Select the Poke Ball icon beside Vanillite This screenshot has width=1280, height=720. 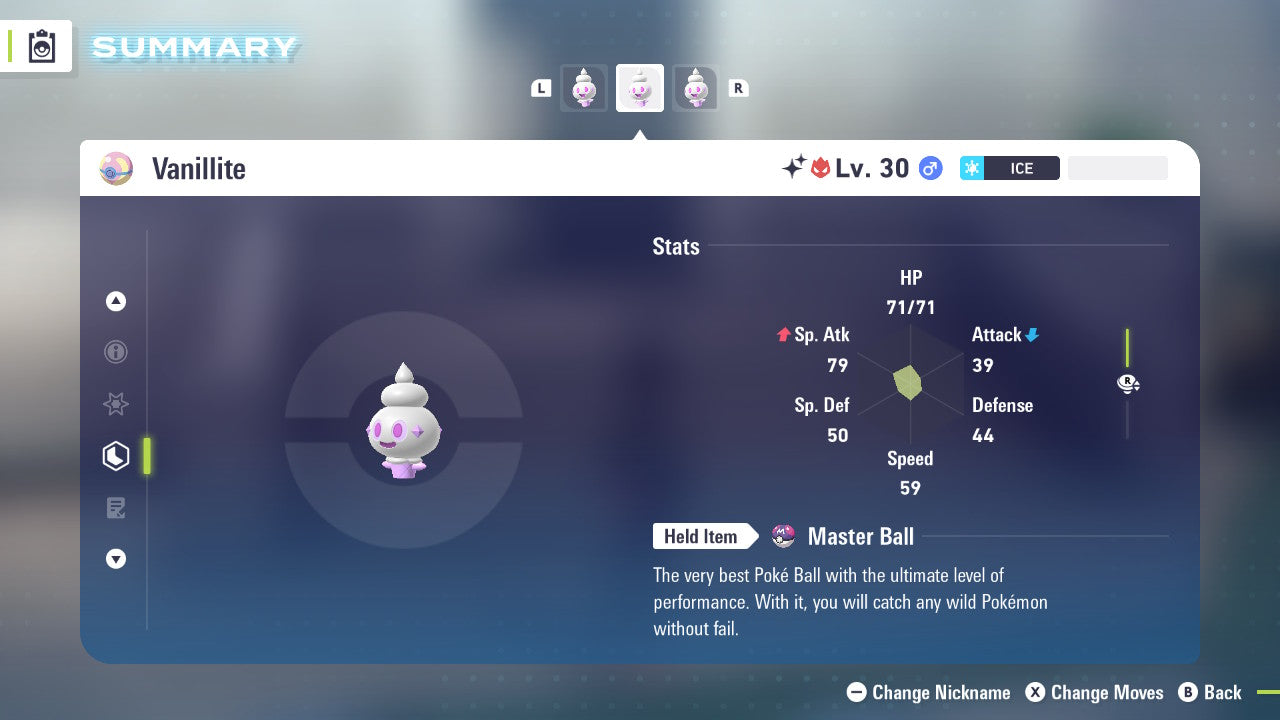116,168
